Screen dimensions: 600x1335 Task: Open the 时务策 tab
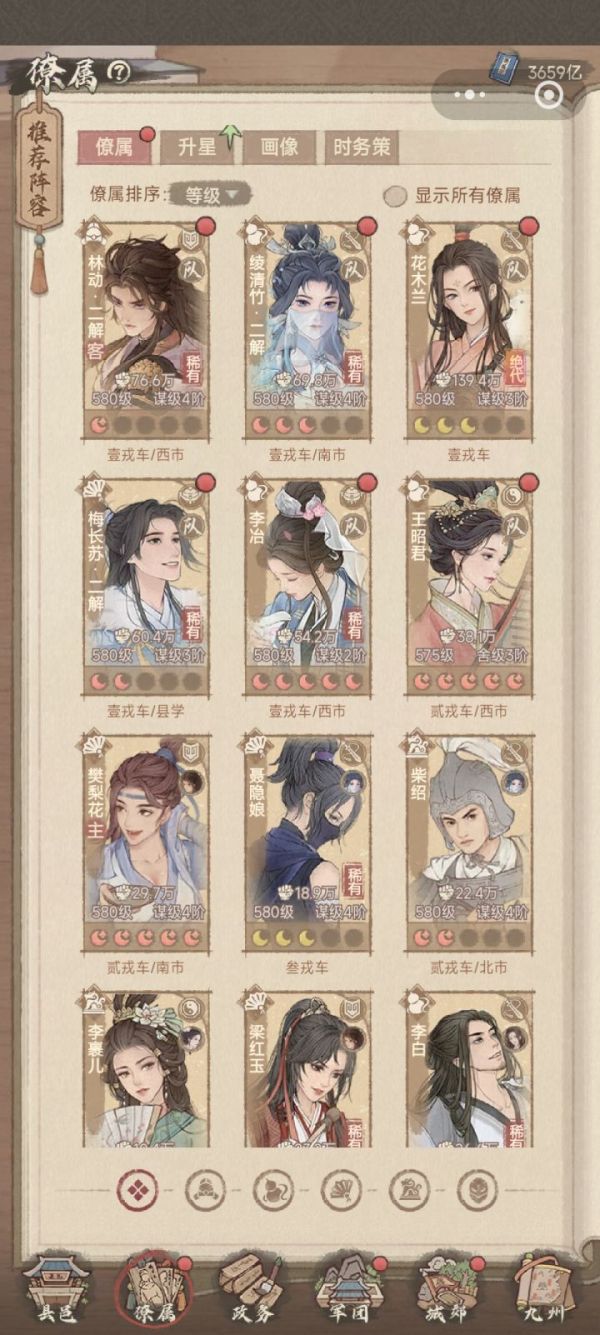point(360,147)
